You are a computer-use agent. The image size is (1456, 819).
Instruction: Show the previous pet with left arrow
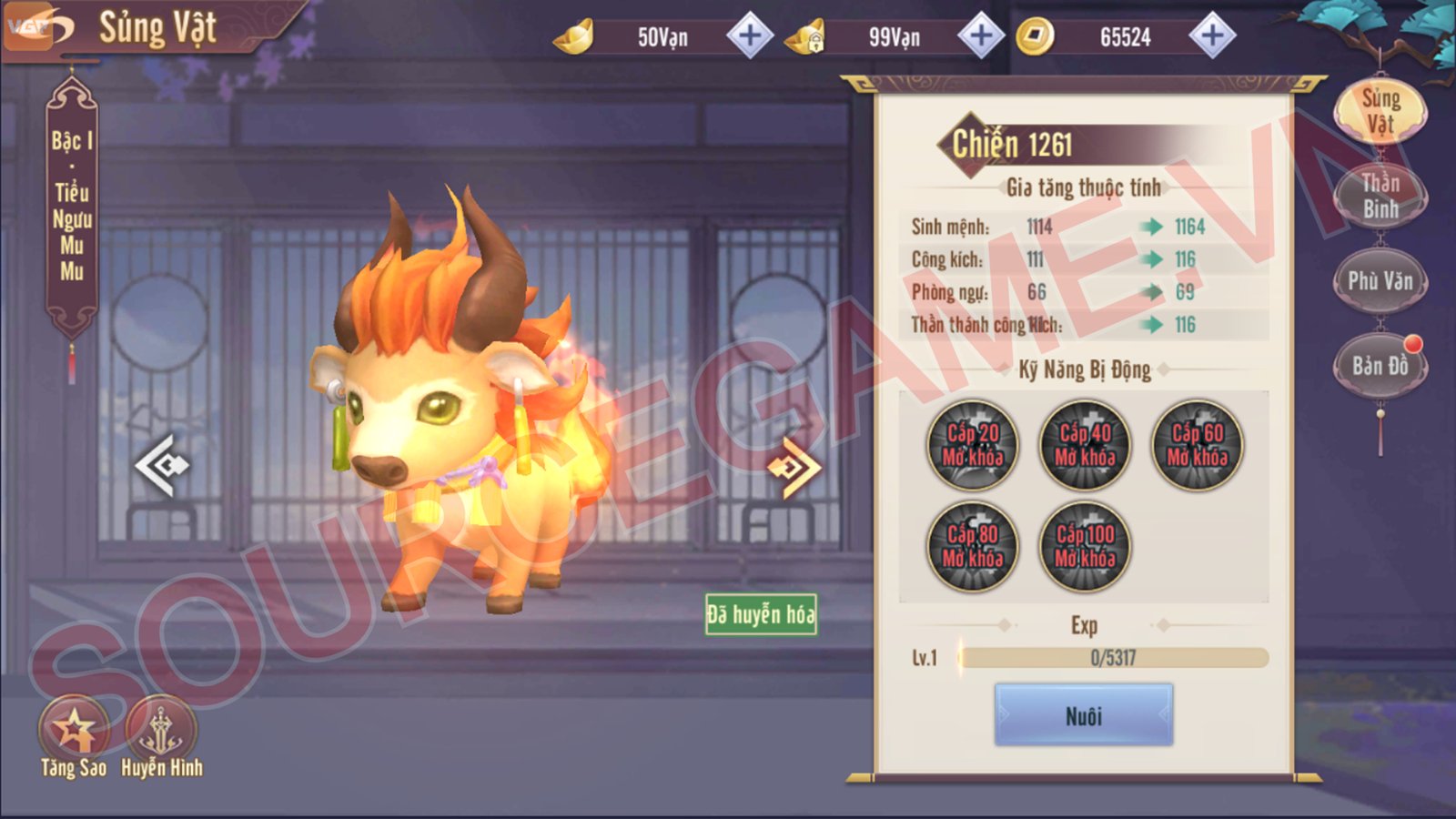click(162, 465)
